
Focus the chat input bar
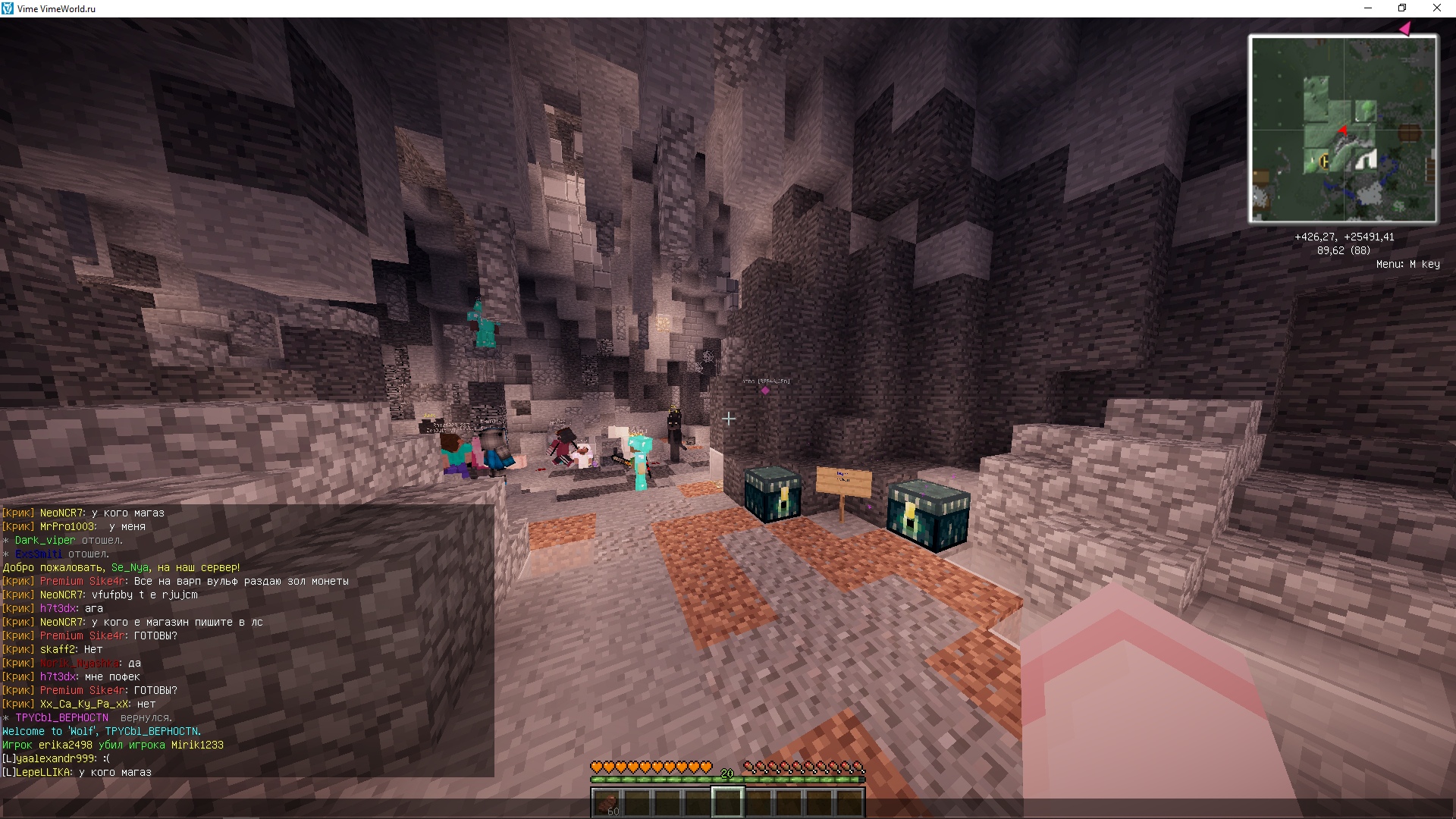728,807
